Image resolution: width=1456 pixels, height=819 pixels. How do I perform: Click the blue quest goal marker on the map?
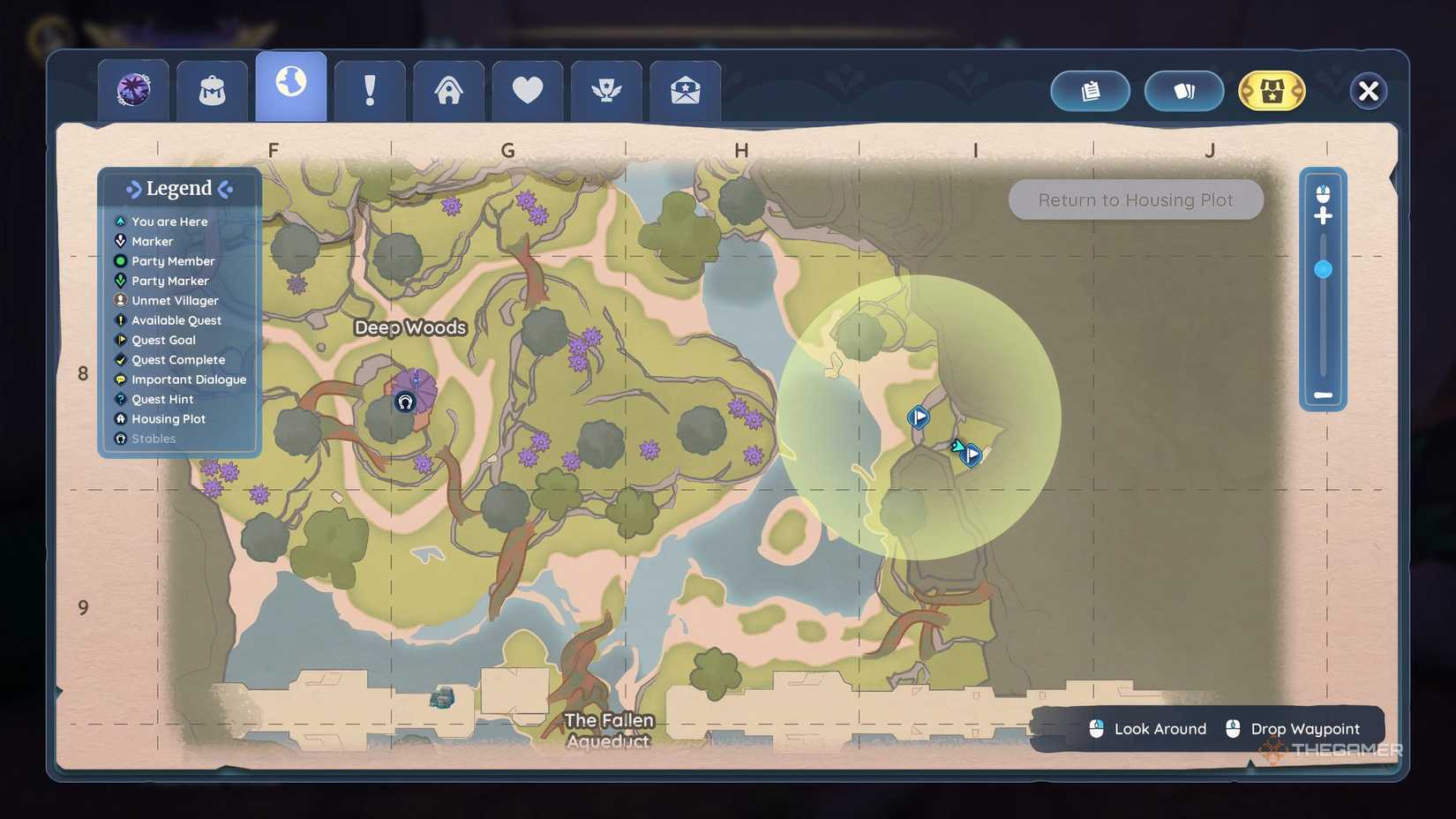click(x=918, y=417)
